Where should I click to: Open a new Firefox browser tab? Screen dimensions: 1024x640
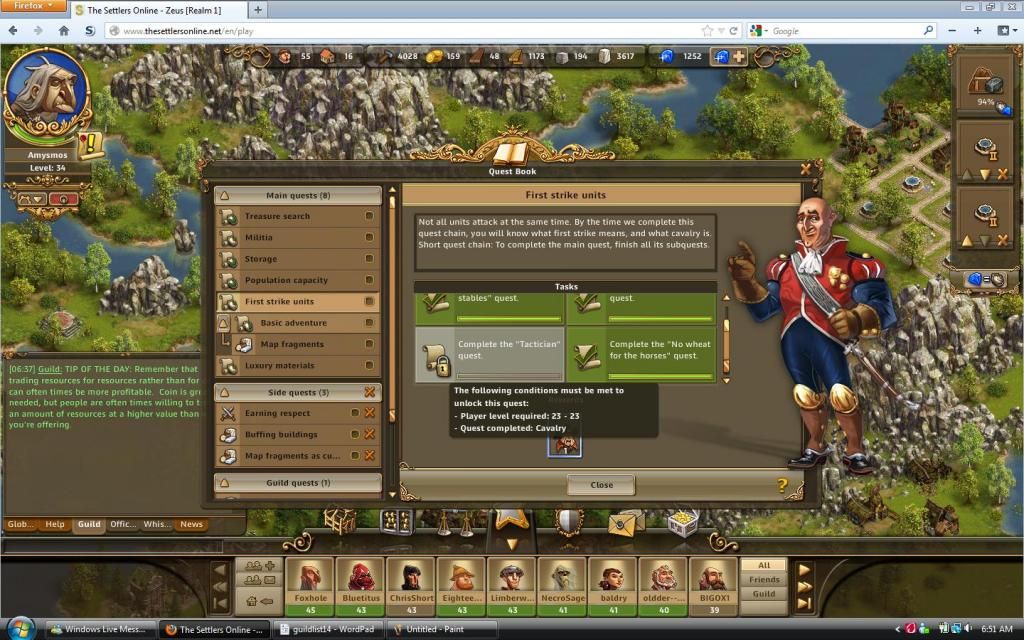pyautogui.click(x=258, y=10)
